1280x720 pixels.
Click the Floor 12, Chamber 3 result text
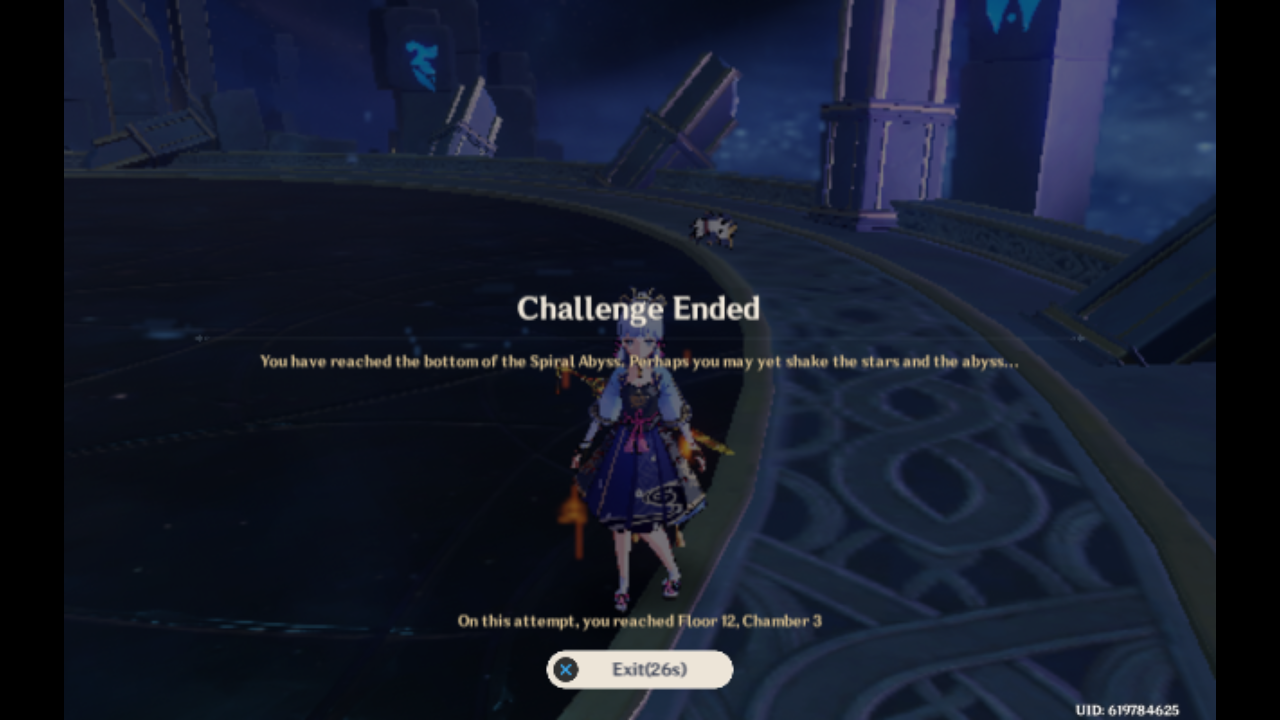[x=639, y=620]
